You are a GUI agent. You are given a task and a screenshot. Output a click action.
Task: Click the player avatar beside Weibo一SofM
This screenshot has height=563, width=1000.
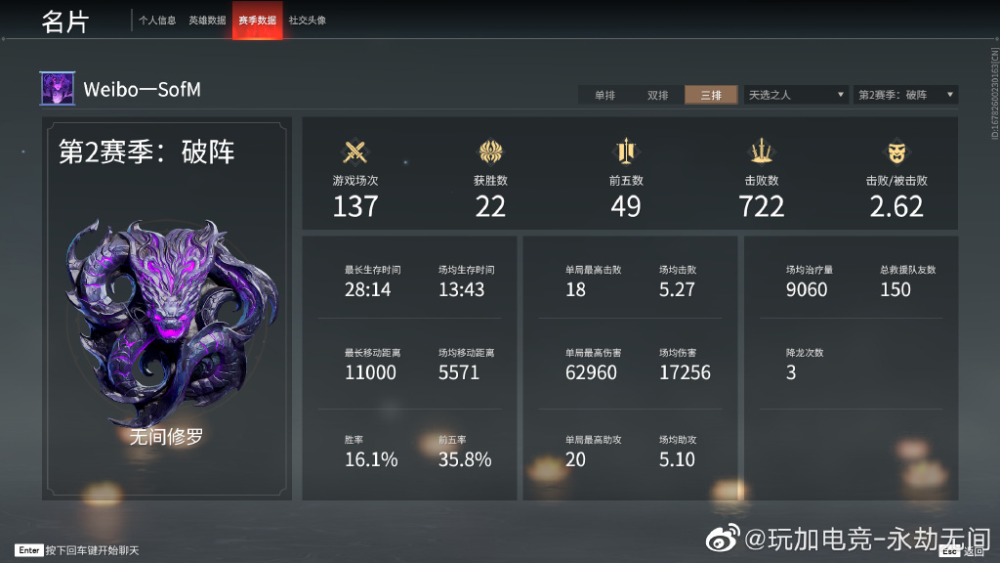coord(57,89)
